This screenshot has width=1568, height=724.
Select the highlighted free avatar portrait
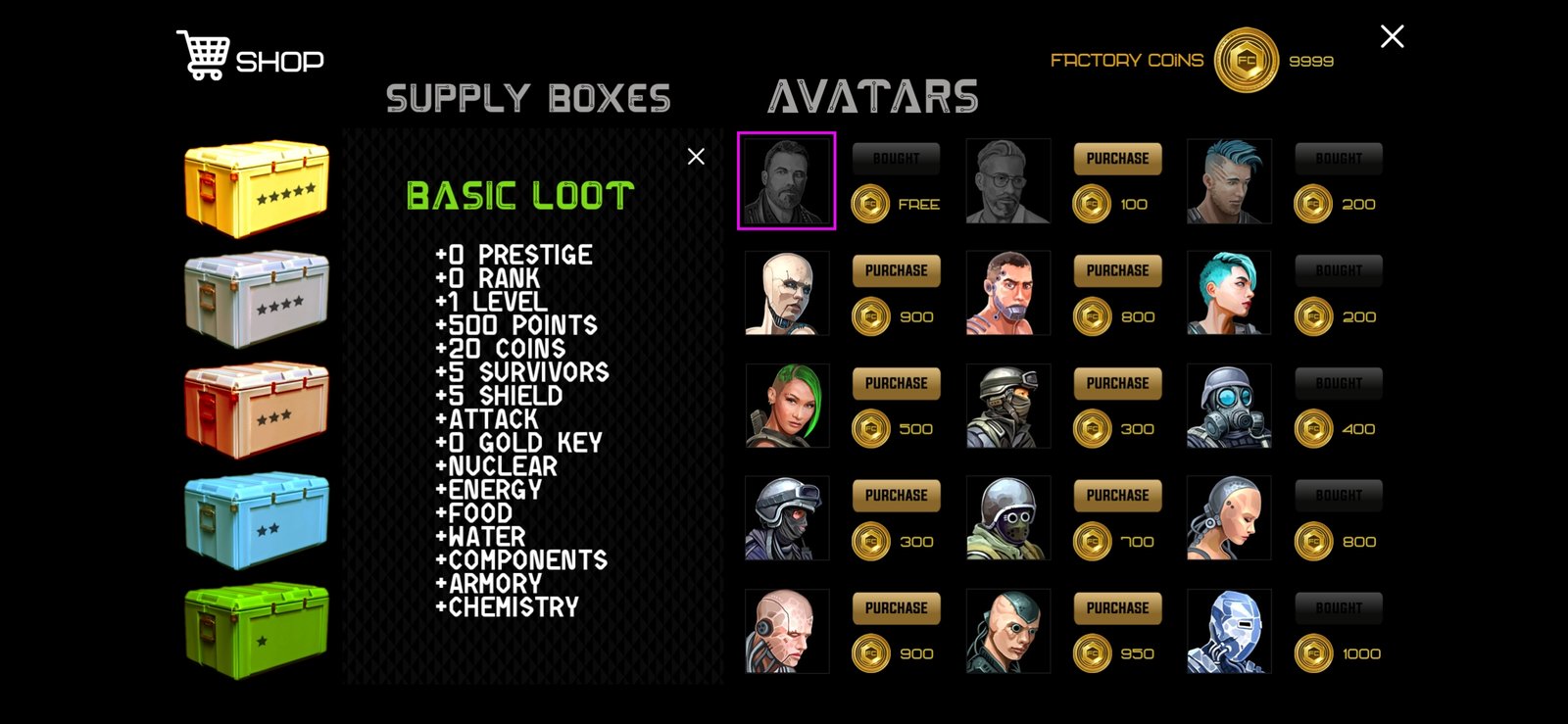tap(786, 181)
